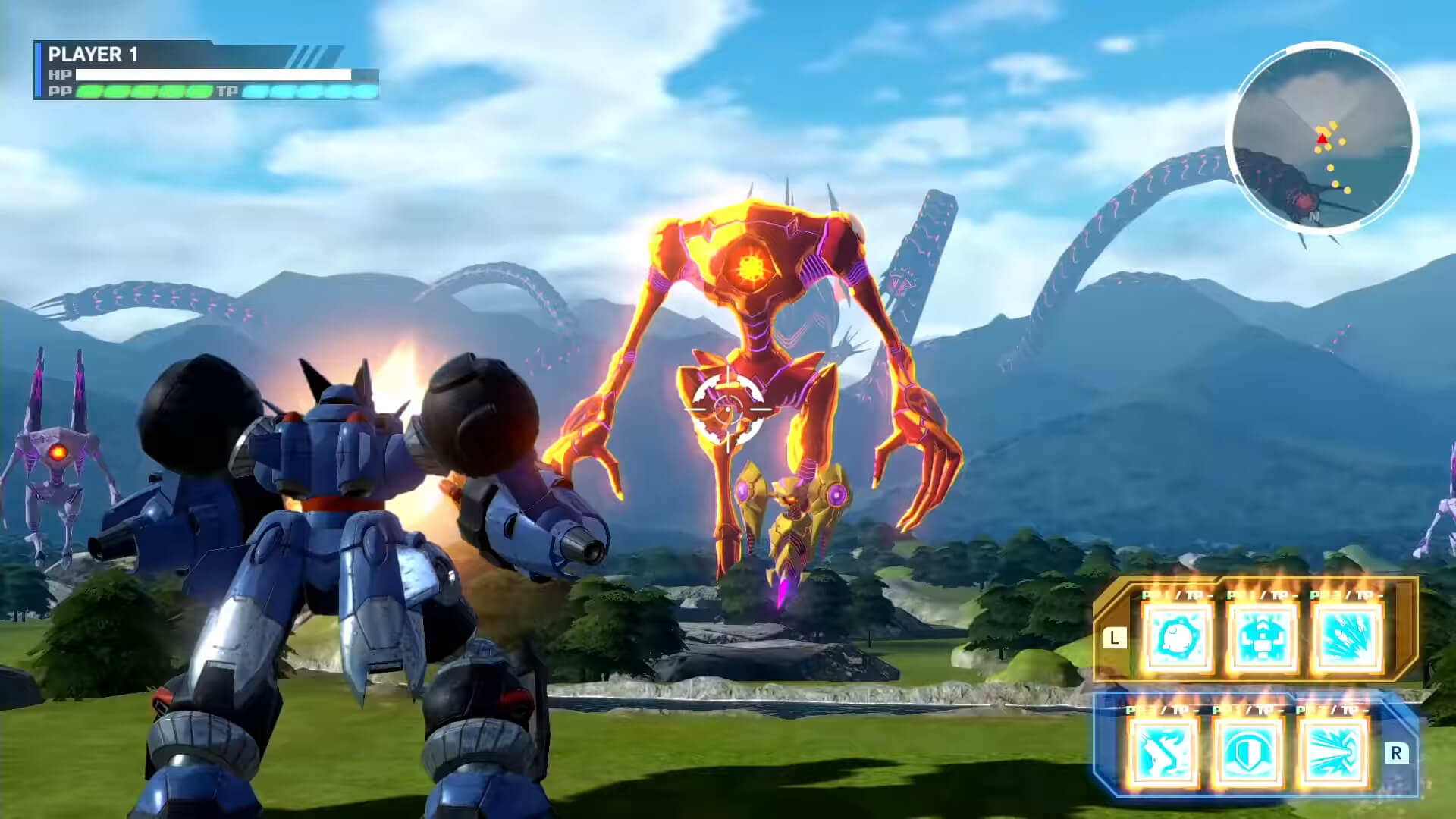Trigger the flame gun skill icon

pyautogui.click(x=1163, y=752)
